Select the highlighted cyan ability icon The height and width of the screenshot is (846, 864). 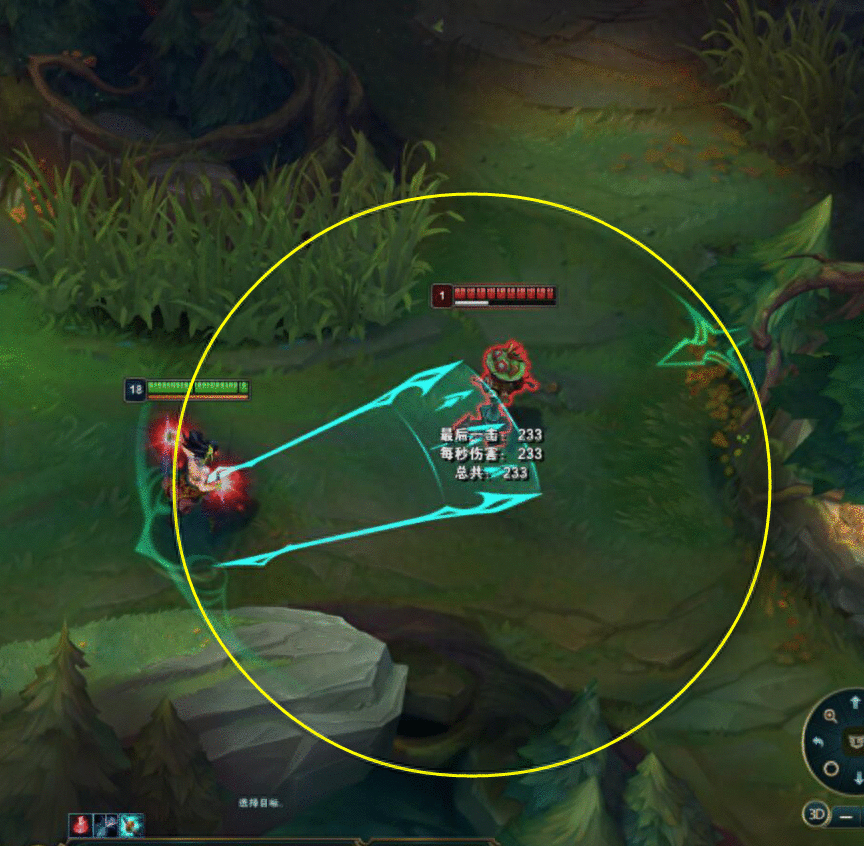click(x=131, y=825)
